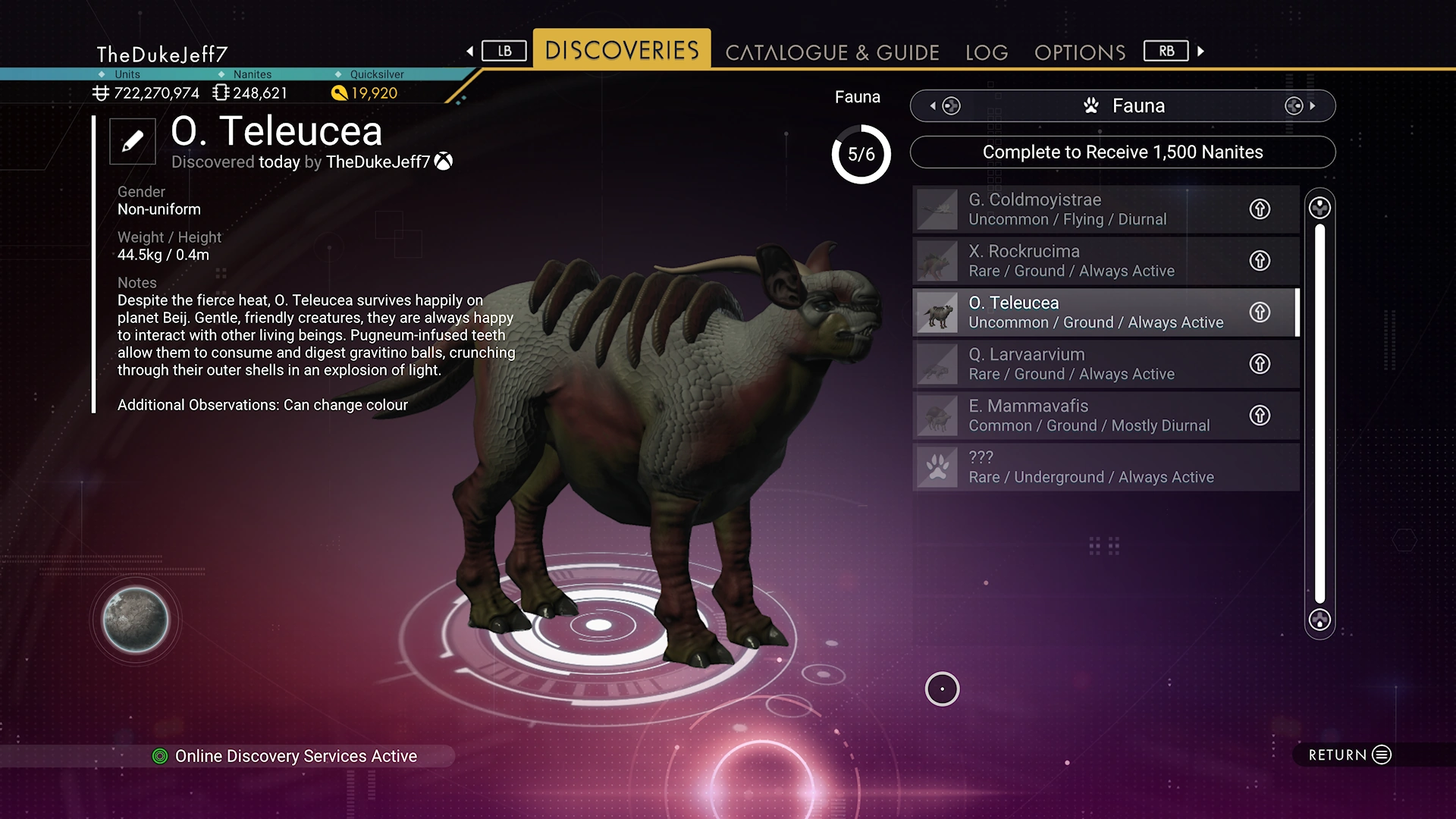Rename O. Teleucea with the pencil icon

click(x=133, y=141)
